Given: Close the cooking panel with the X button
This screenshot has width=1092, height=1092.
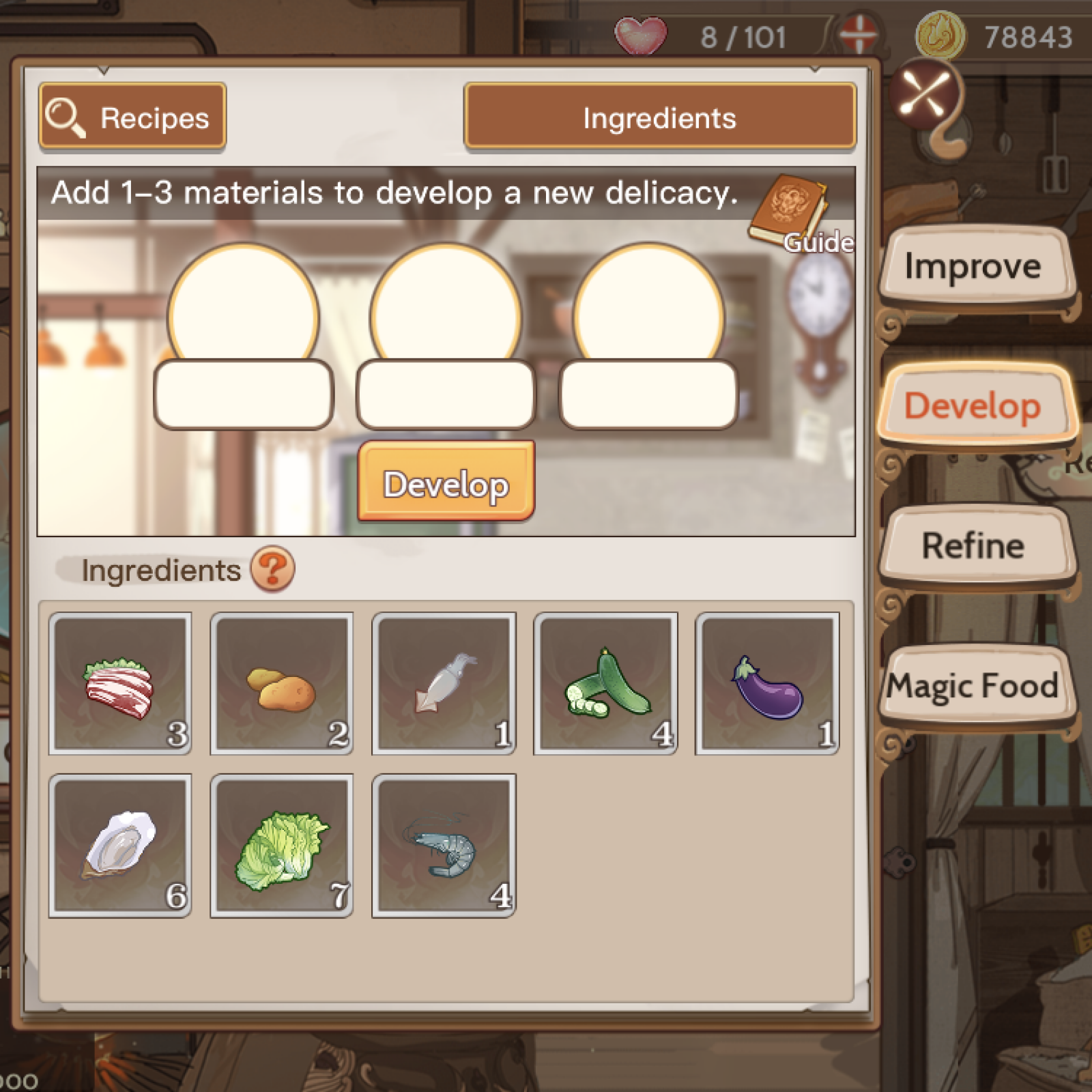Looking at the screenshot, I should point(925,92).
